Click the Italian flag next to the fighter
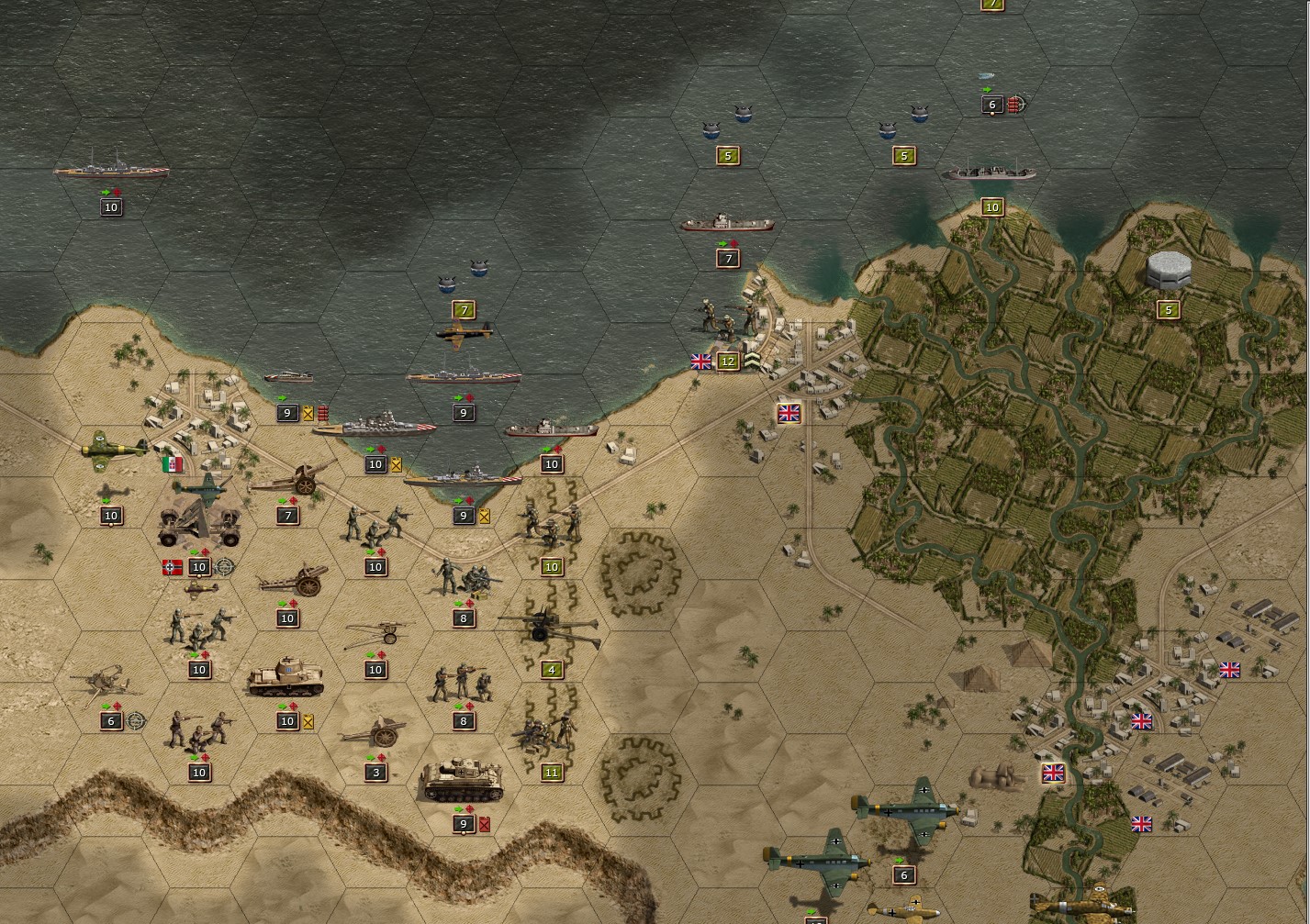This screenshot has height=924, width=1310. point(174,463)
